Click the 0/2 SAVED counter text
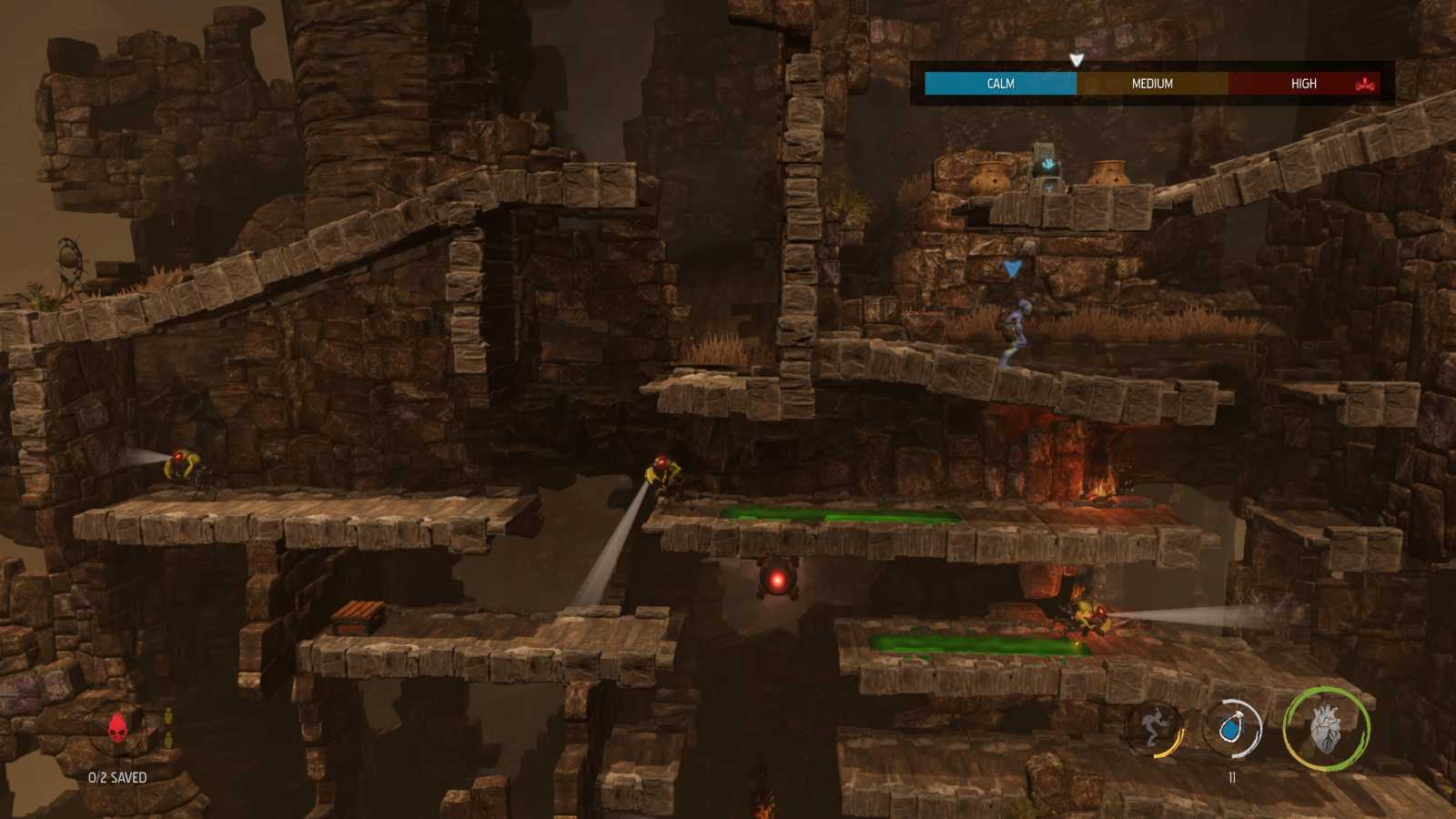Image resolution: width=1456 pixels, height=819 pixels. 116,777
